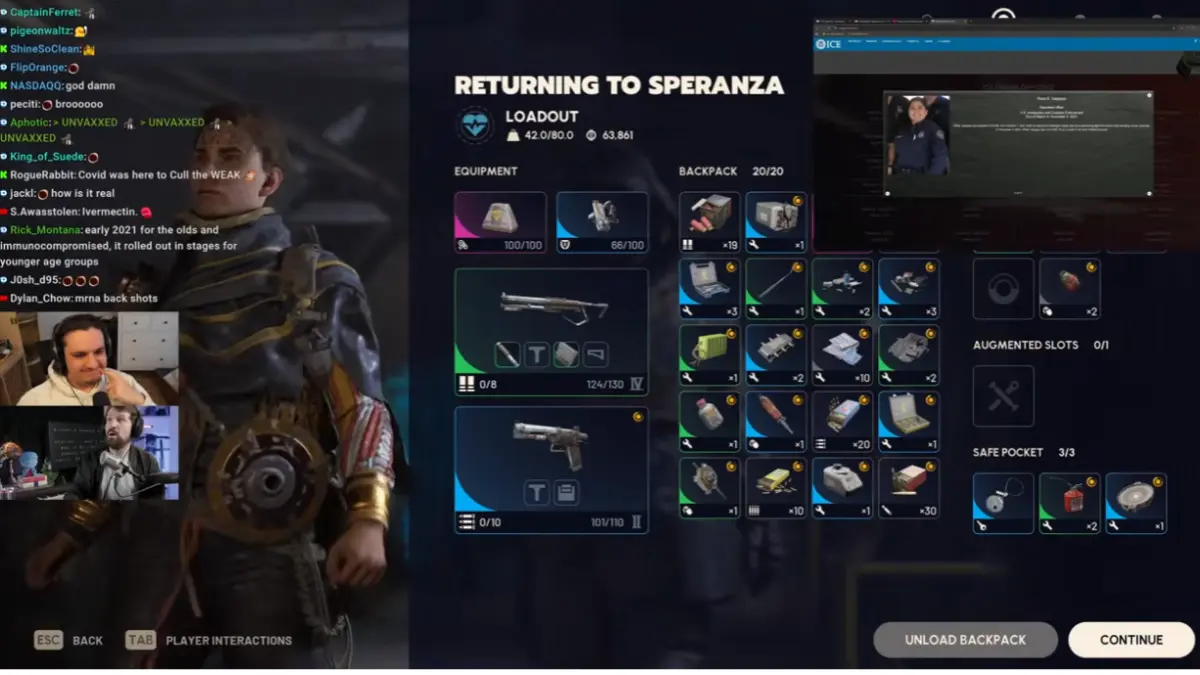
Task: Choose the yellow ammo box stack of 10
Action: tap(776, 487)
